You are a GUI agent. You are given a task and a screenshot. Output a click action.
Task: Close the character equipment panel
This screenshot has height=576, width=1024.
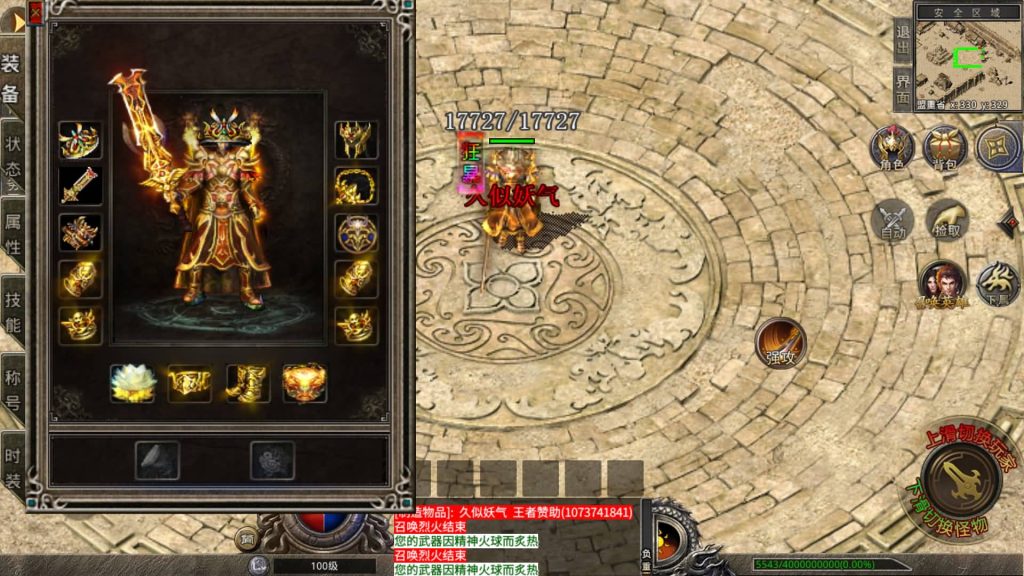pos(36,12)
